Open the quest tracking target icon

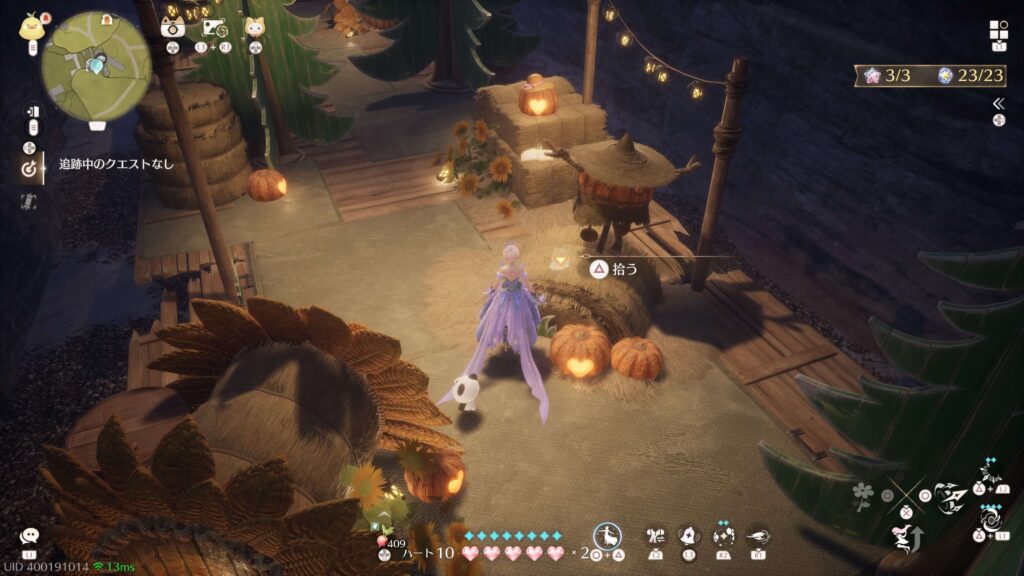point(29,170)
